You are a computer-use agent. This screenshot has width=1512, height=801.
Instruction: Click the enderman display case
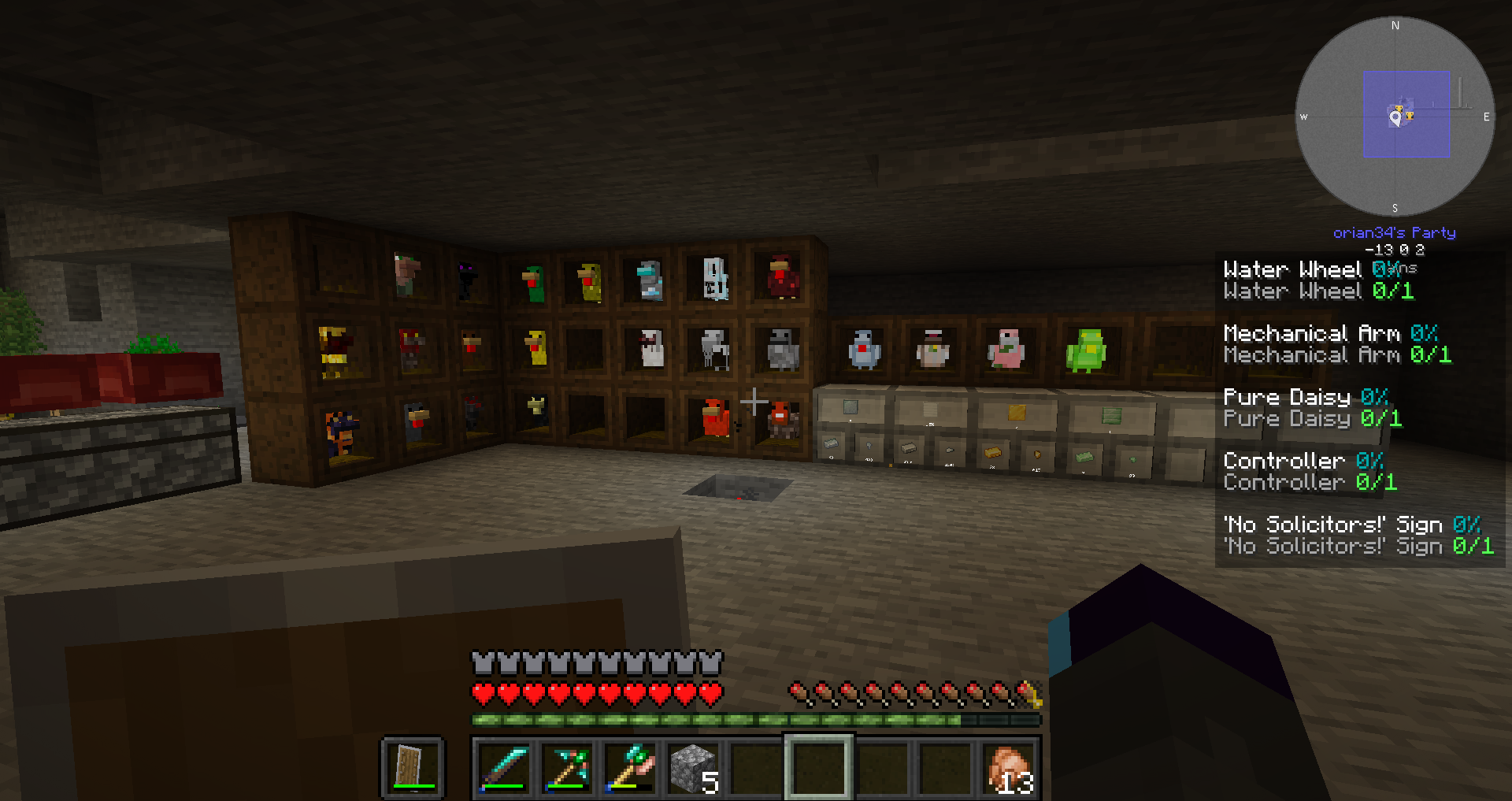(467, 280)
